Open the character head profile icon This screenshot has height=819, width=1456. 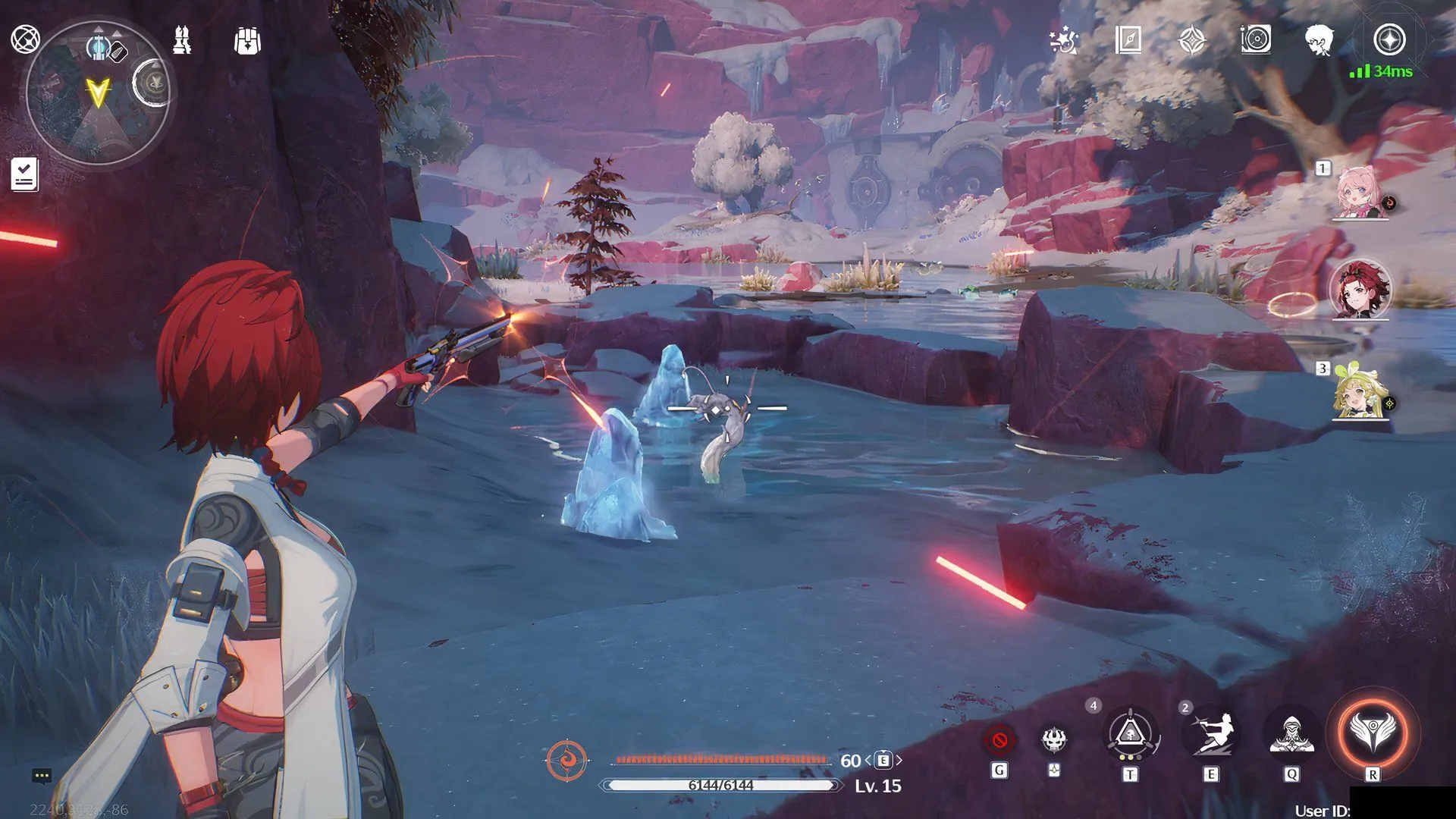[1319, 39]
